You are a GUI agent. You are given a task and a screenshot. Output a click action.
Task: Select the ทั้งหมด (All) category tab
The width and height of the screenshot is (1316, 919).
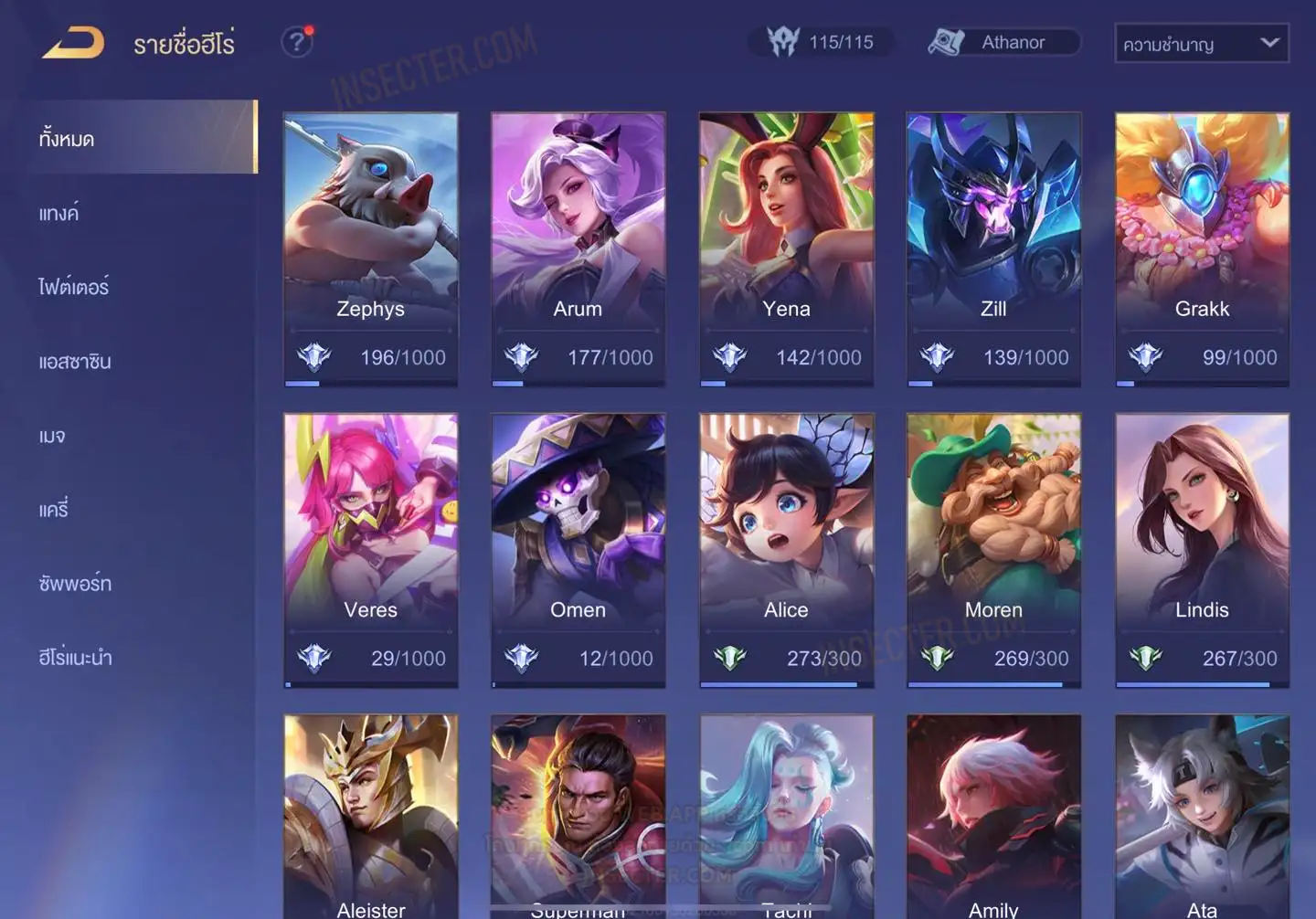[137, 138]
